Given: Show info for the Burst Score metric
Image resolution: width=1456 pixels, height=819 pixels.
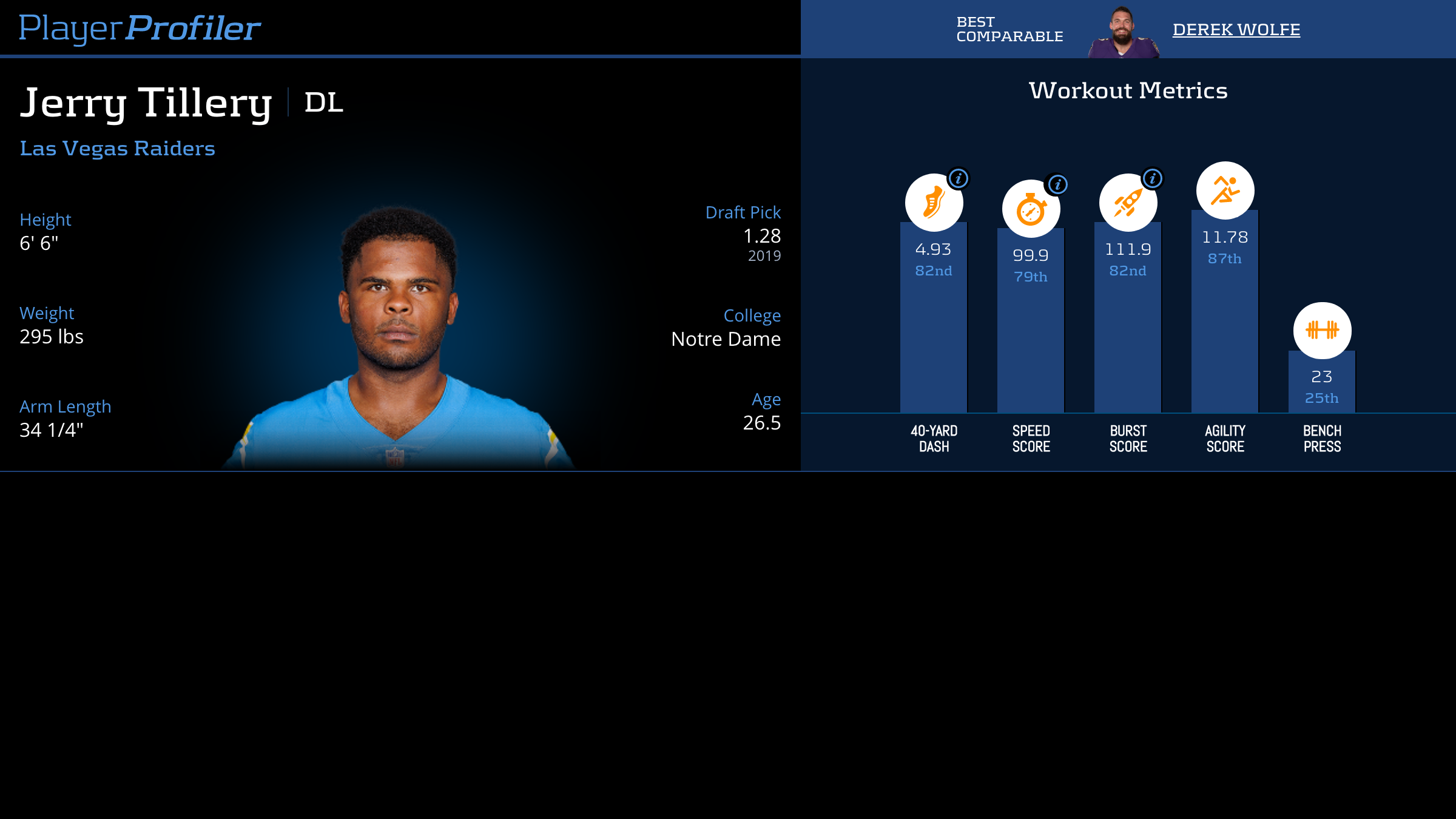Looking at the screenshot, I should 1153,178.
